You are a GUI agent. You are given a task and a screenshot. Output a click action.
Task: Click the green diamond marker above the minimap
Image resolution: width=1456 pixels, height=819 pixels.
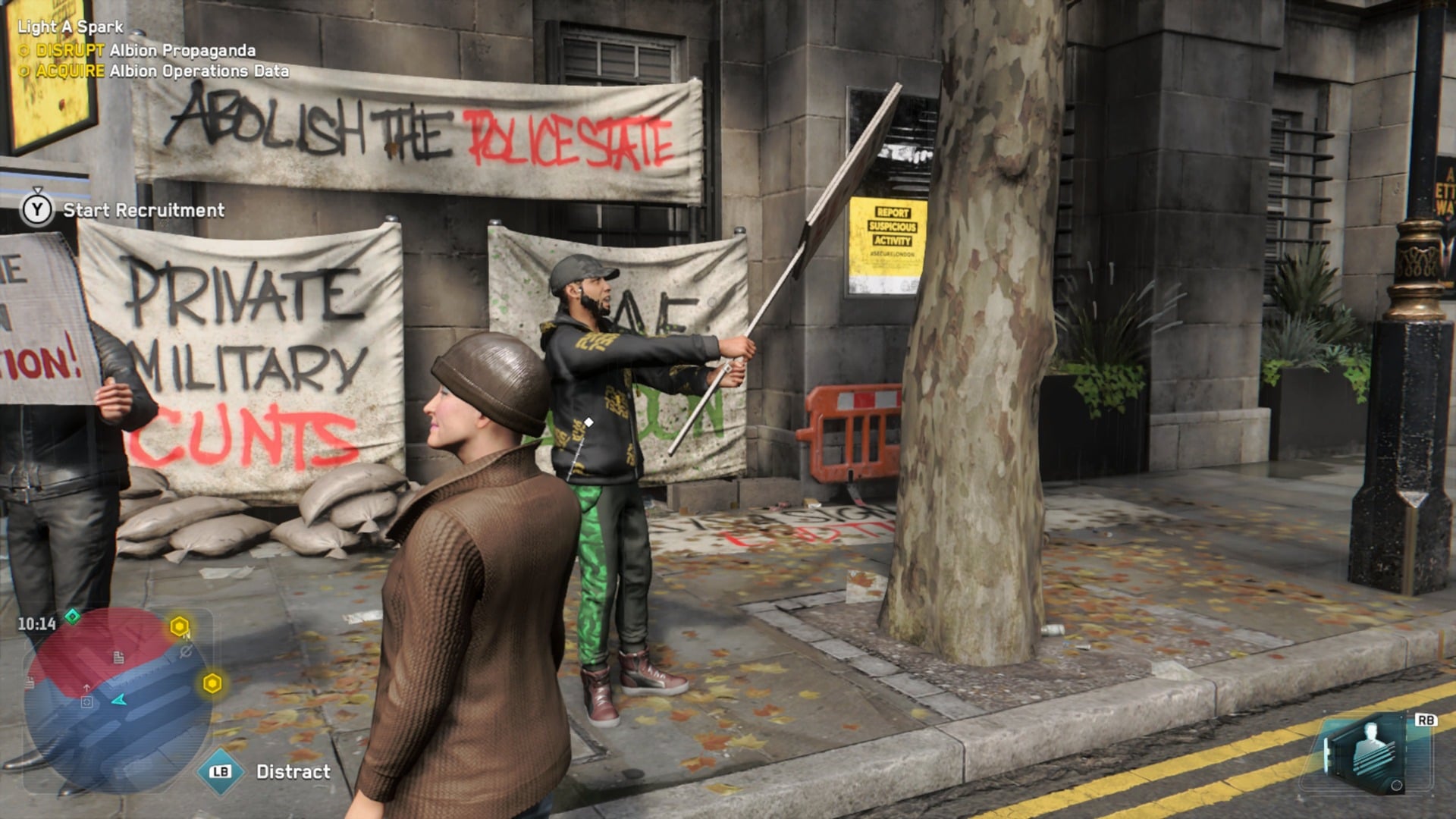[x=73, y=615]
